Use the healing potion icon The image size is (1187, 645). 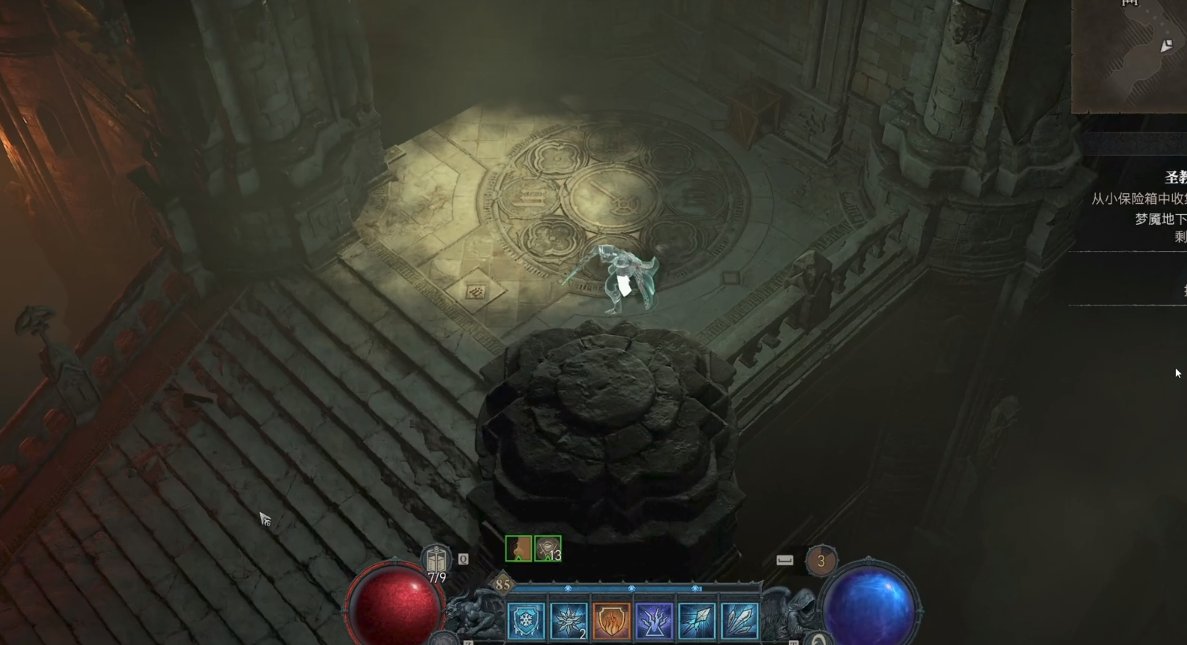(436, 560)
